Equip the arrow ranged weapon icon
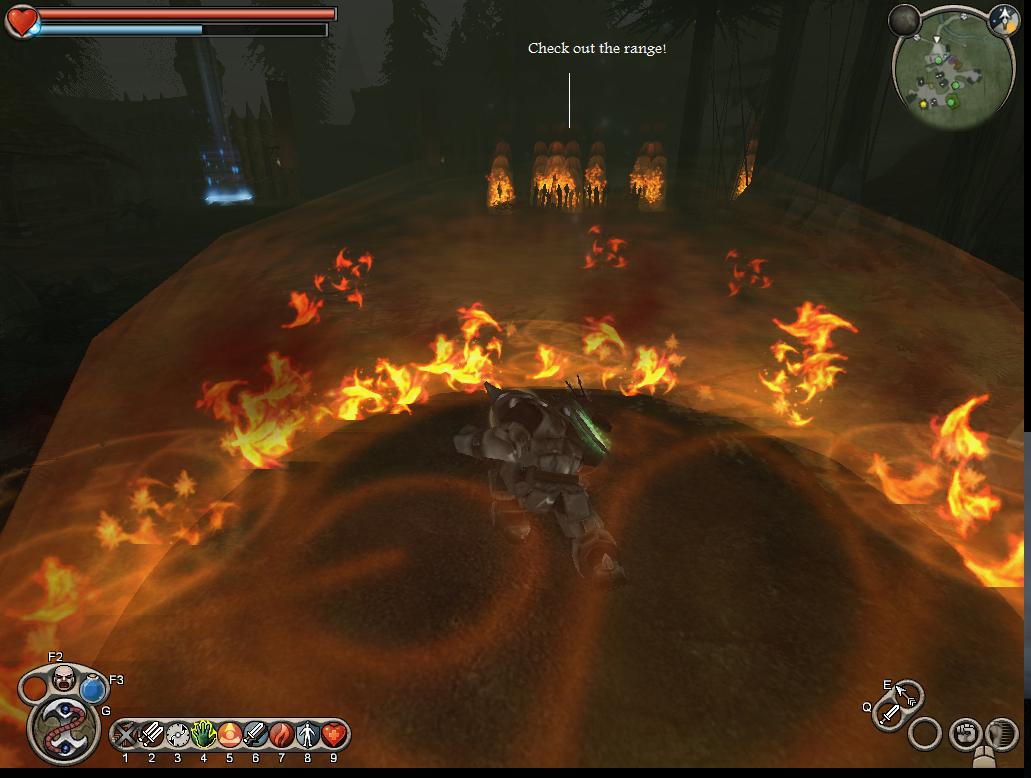Image resolution: width=1031 pixels, height=778 pixels. [x=907, y=693]
